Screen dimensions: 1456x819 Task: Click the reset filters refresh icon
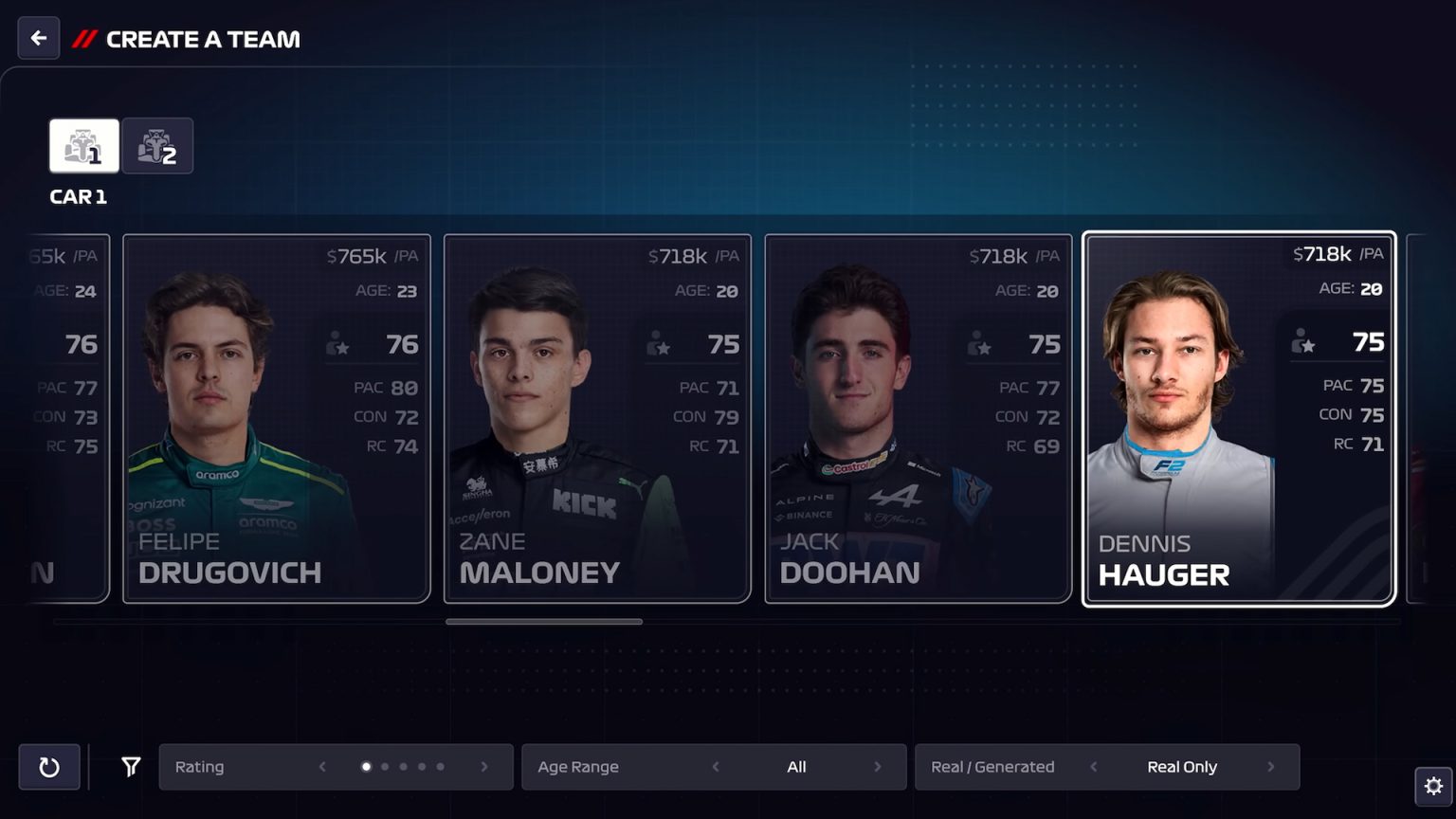pyautogui.click(x=48, y=767)
